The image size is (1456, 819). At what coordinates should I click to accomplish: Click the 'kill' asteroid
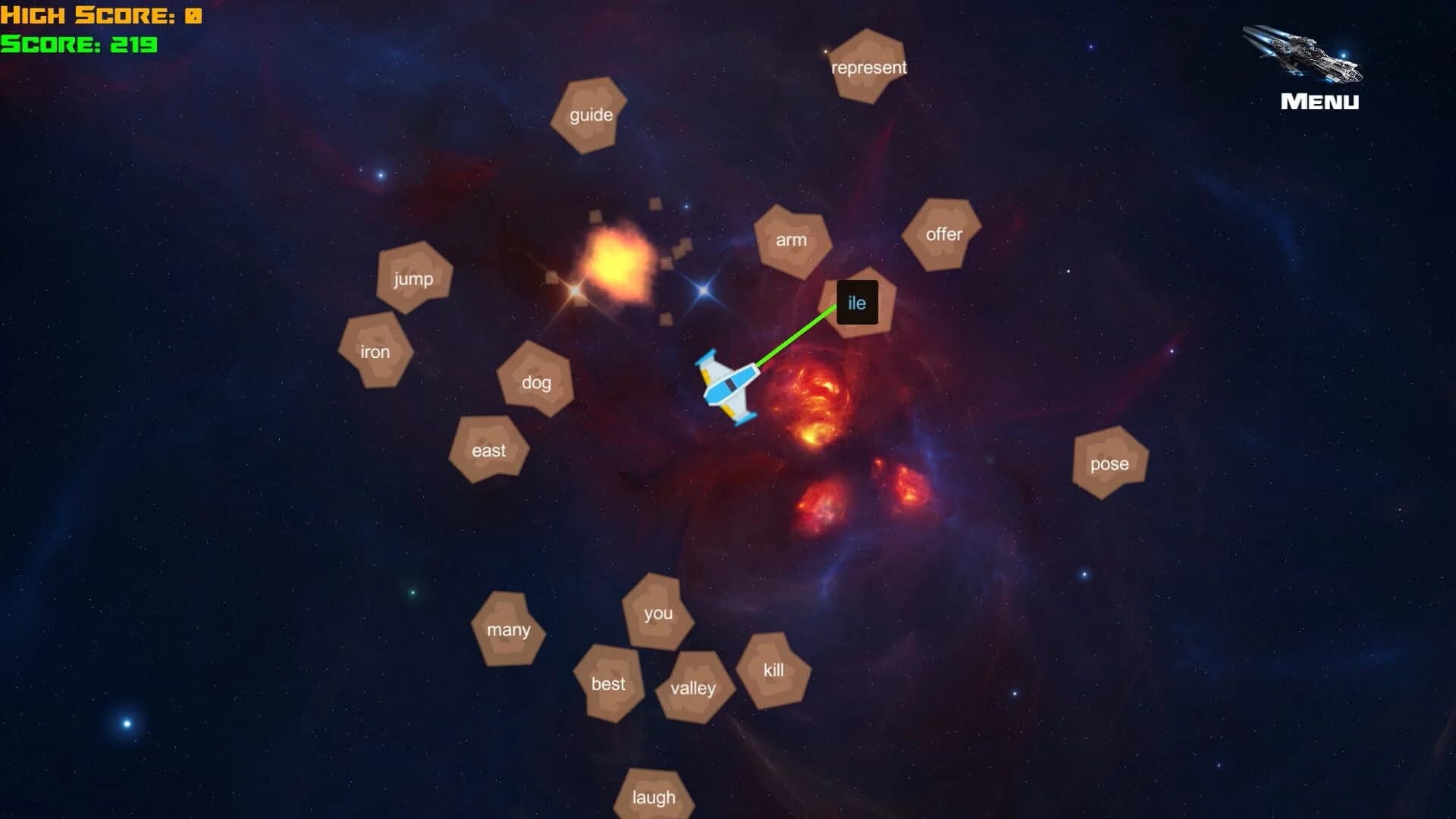point(773,670)
